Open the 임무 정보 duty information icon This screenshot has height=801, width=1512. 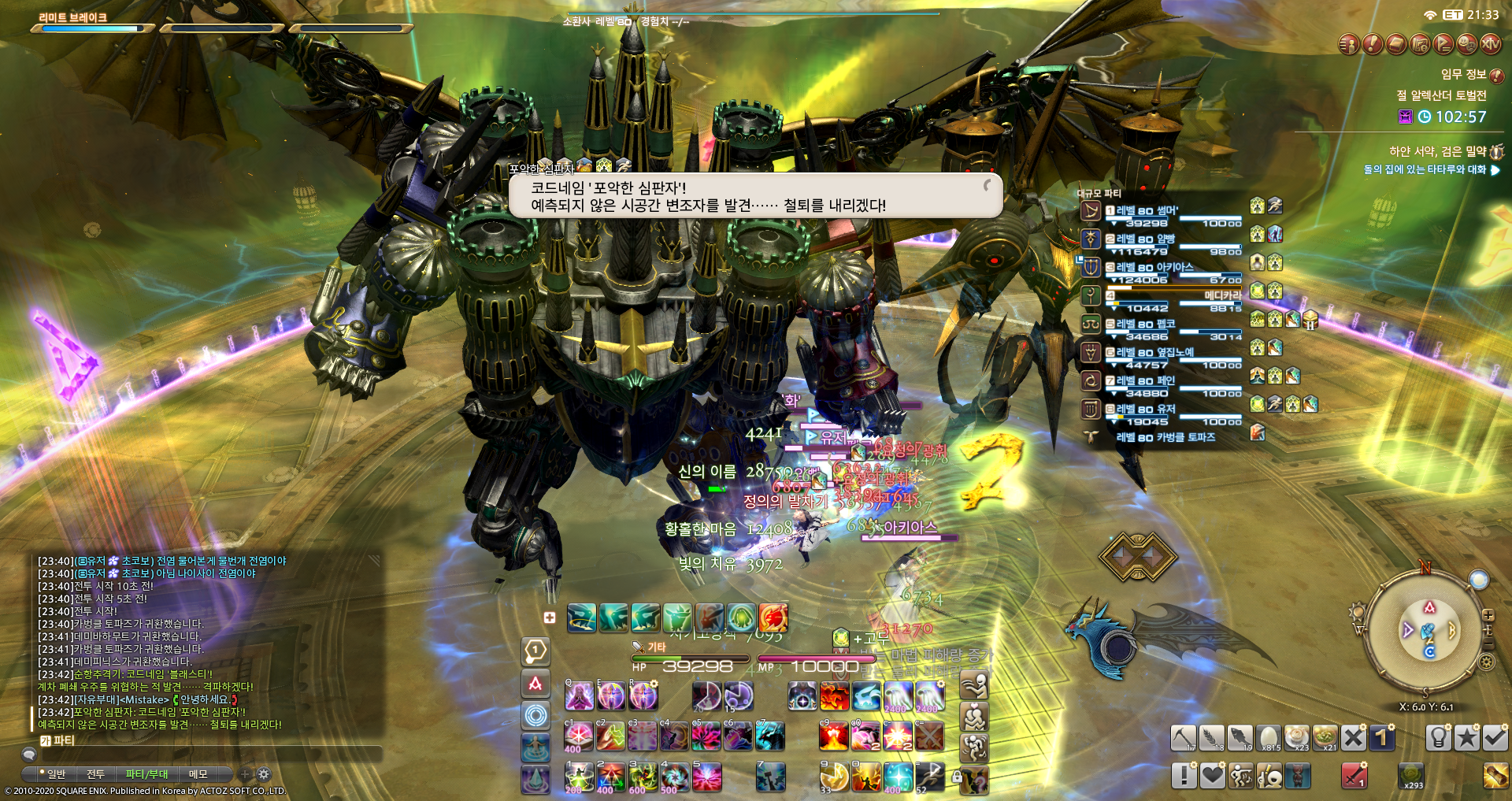click(x=1497, y=76)
